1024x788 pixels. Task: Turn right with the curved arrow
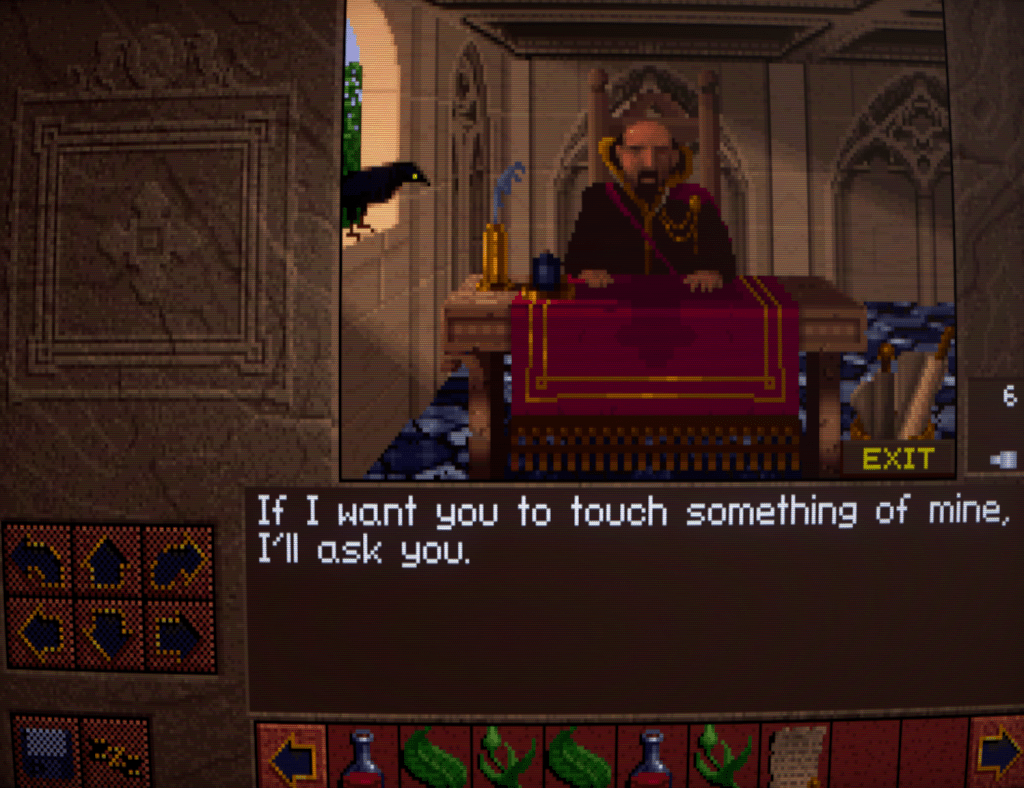179,562
